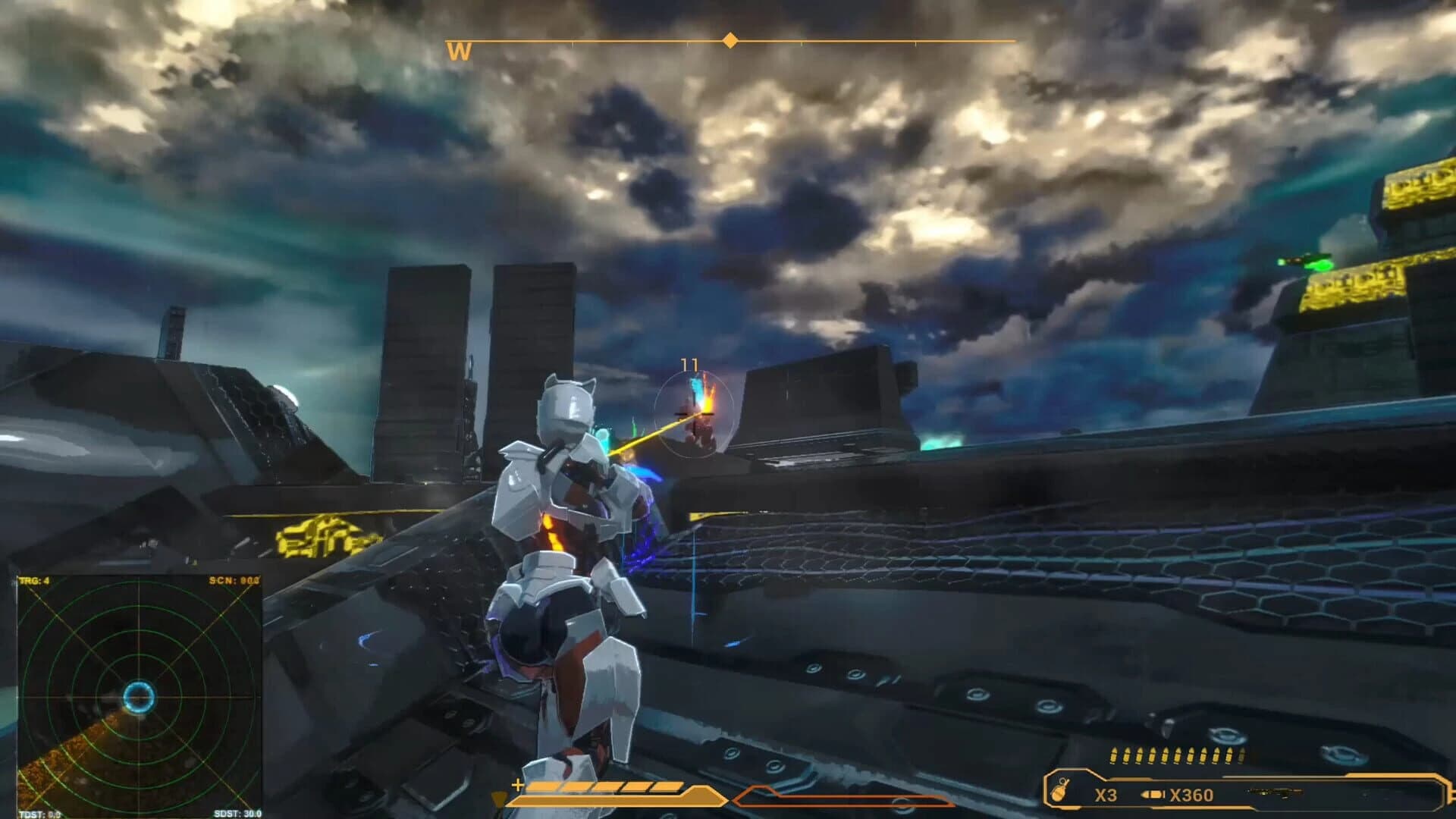Click the X360 ammunition count label
This screenshot has width=1456, height=819.
pos(1191,795)
